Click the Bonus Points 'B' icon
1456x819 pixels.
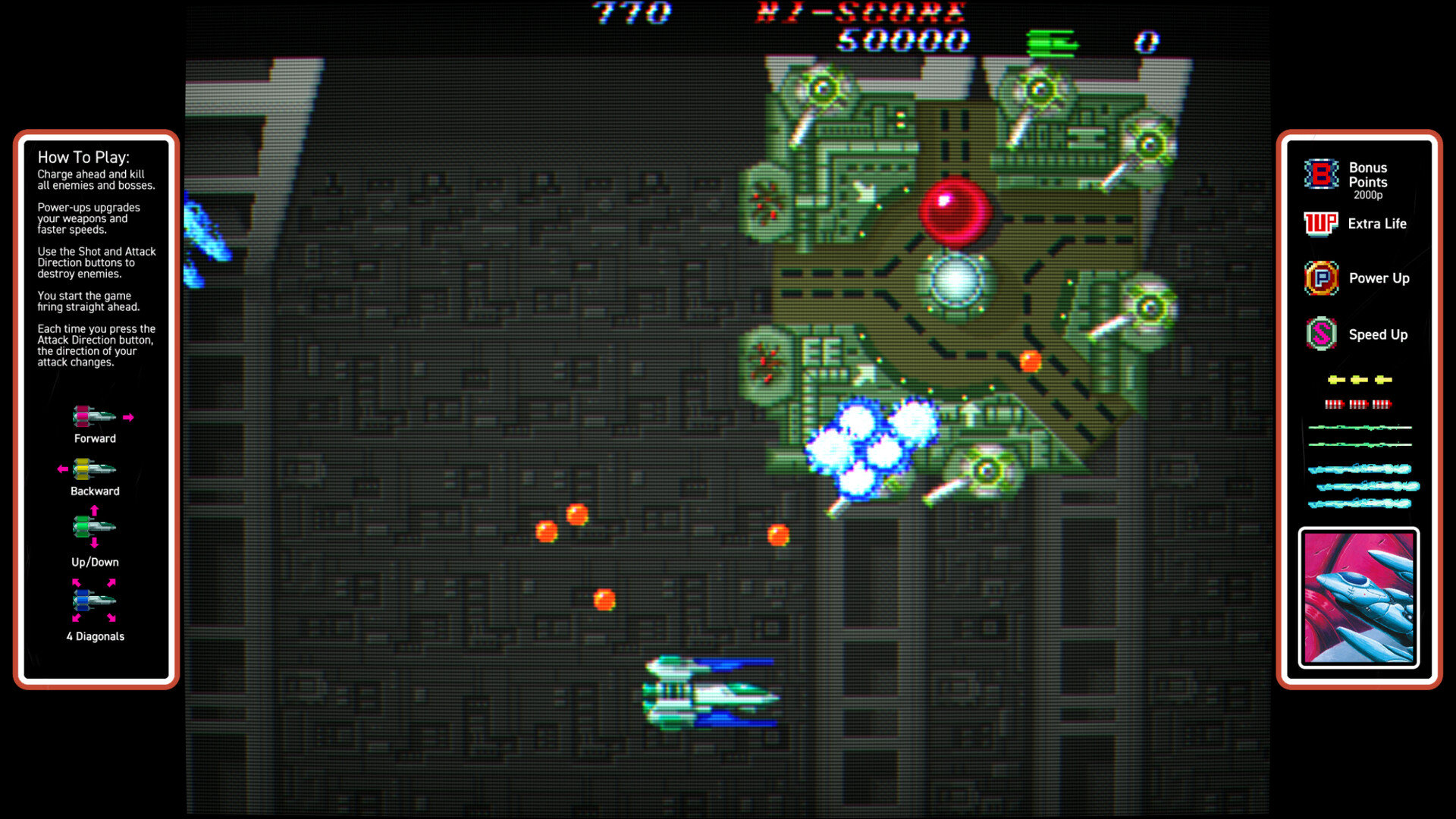1319,175
